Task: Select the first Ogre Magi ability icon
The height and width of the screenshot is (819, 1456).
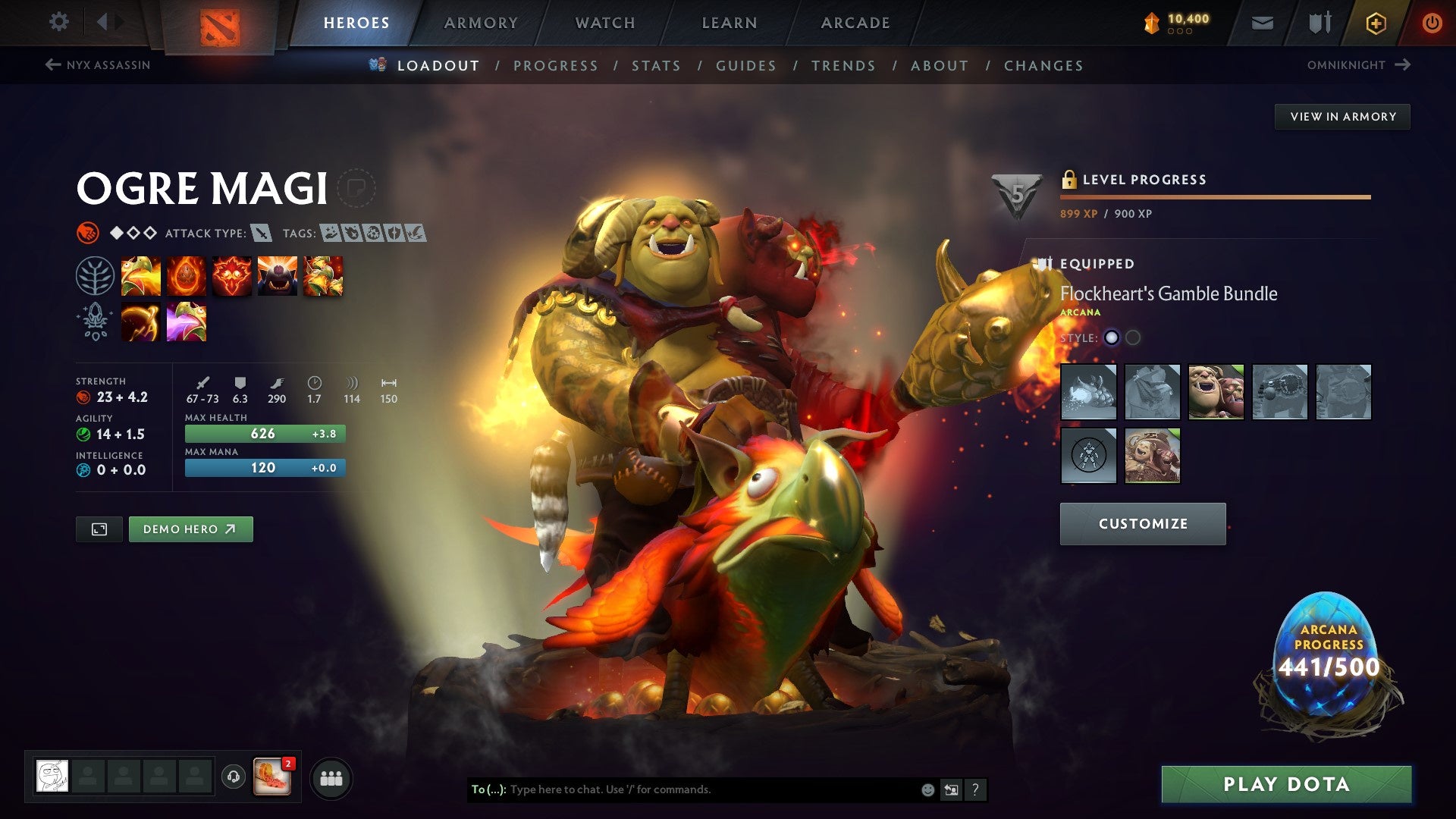Action: pyautogui.click(x=143, y=276)
